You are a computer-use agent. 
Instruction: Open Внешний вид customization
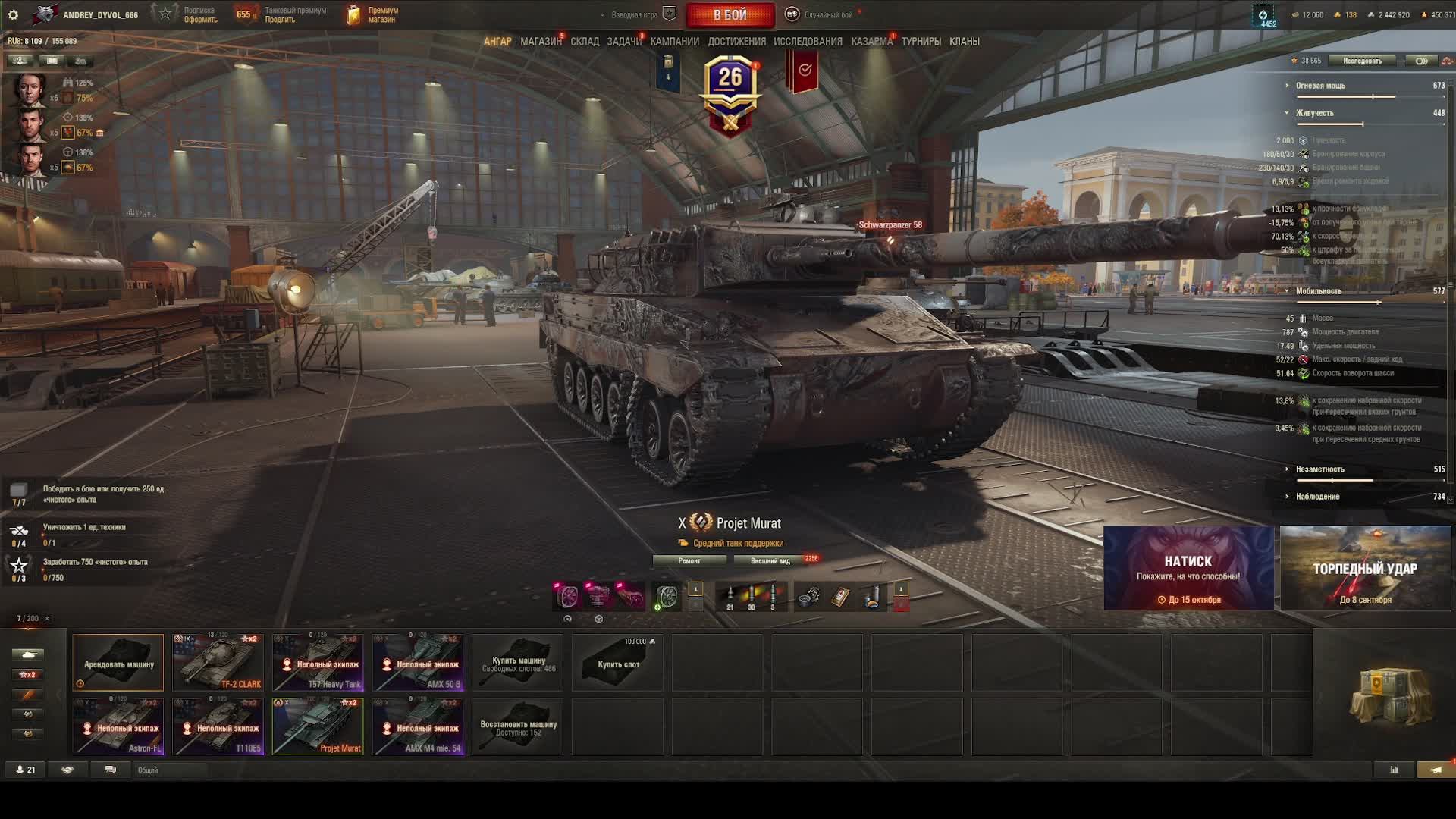point(770,561)
